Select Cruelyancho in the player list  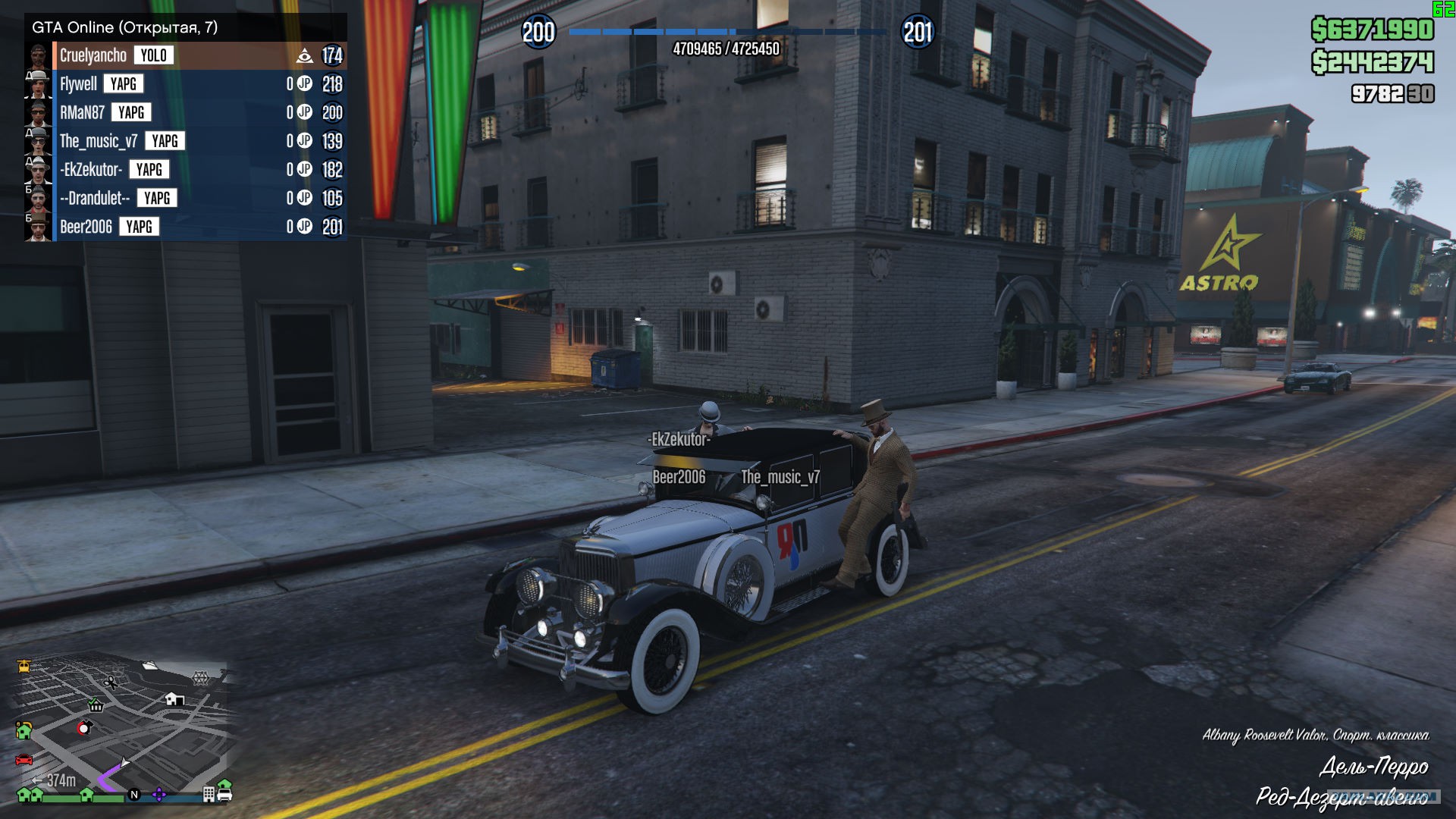pos(93,55)
